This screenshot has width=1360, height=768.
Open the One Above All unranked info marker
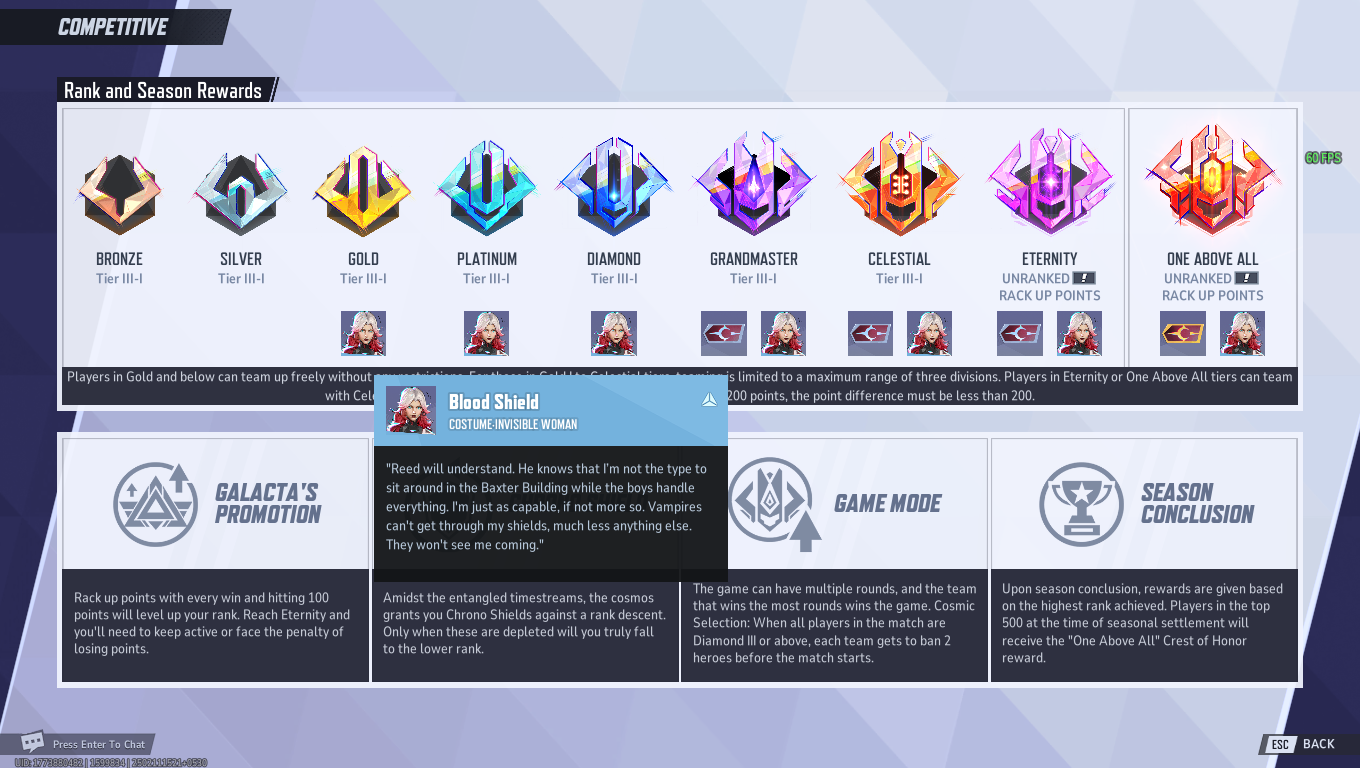pos(1248,278)
